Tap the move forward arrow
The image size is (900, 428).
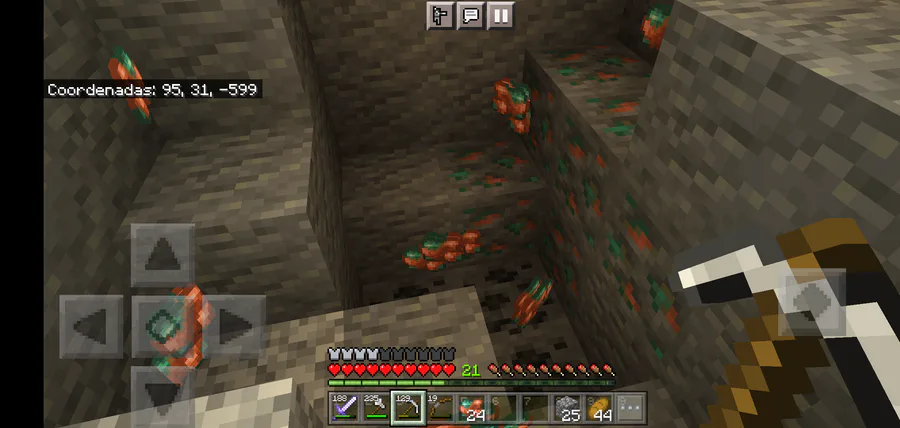tap(163, 255)
